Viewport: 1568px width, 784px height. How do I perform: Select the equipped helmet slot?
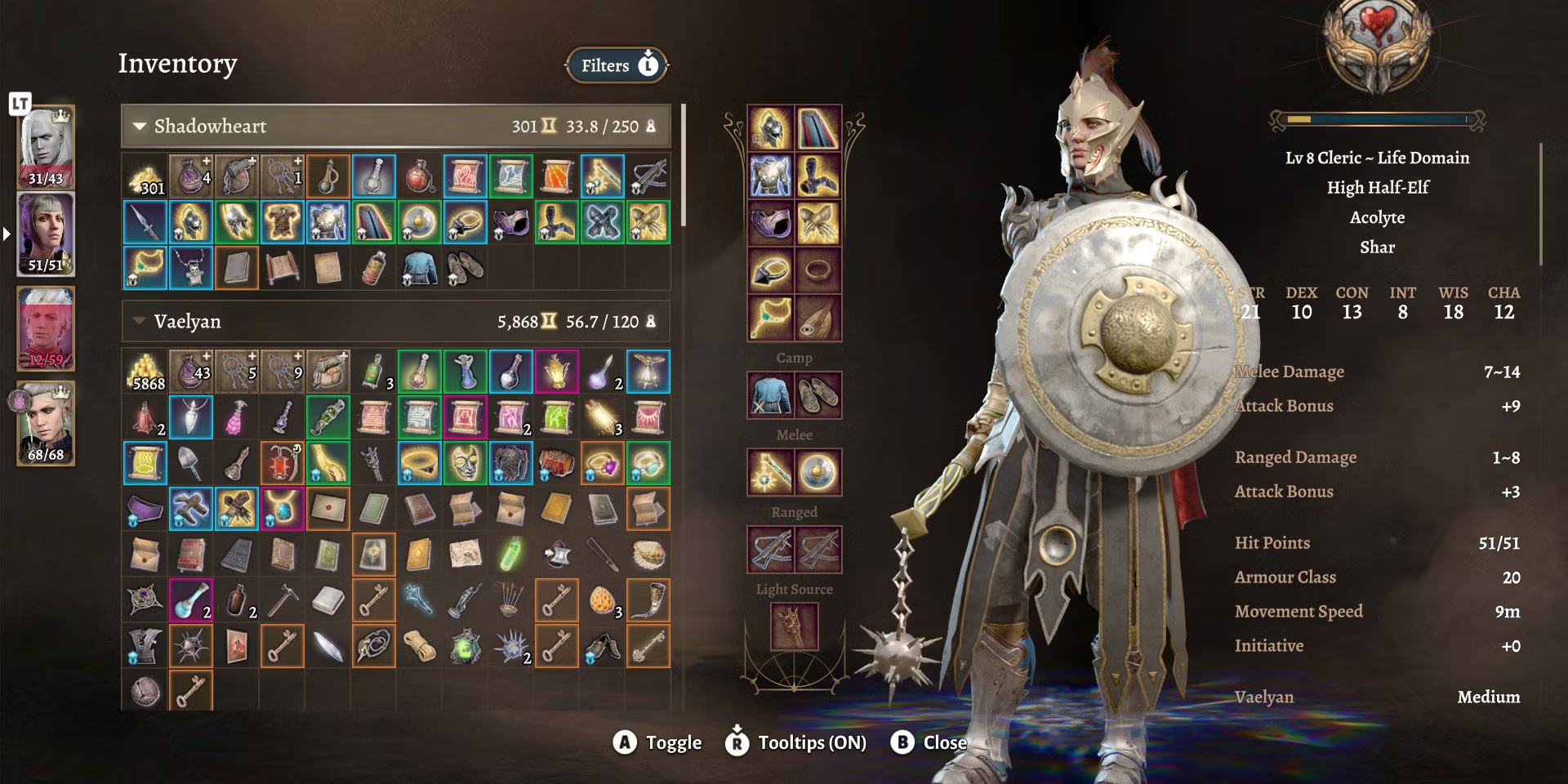tap(770, 128)
